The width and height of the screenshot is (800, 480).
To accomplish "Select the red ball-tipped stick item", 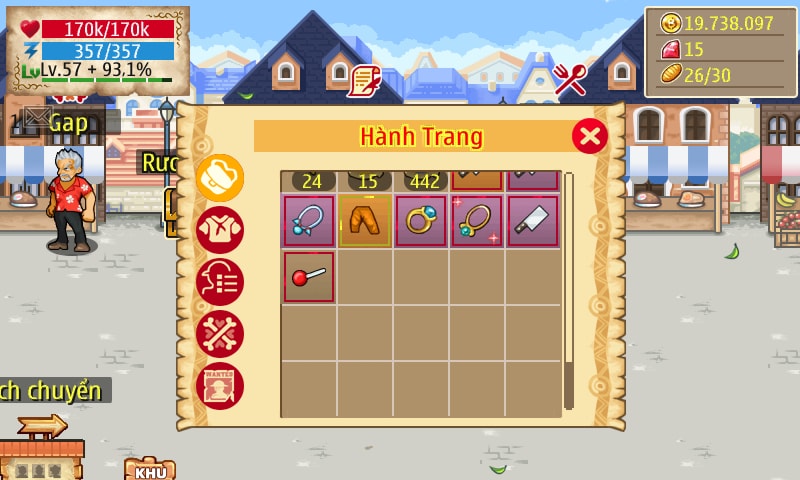I will (x=309, y=277).
